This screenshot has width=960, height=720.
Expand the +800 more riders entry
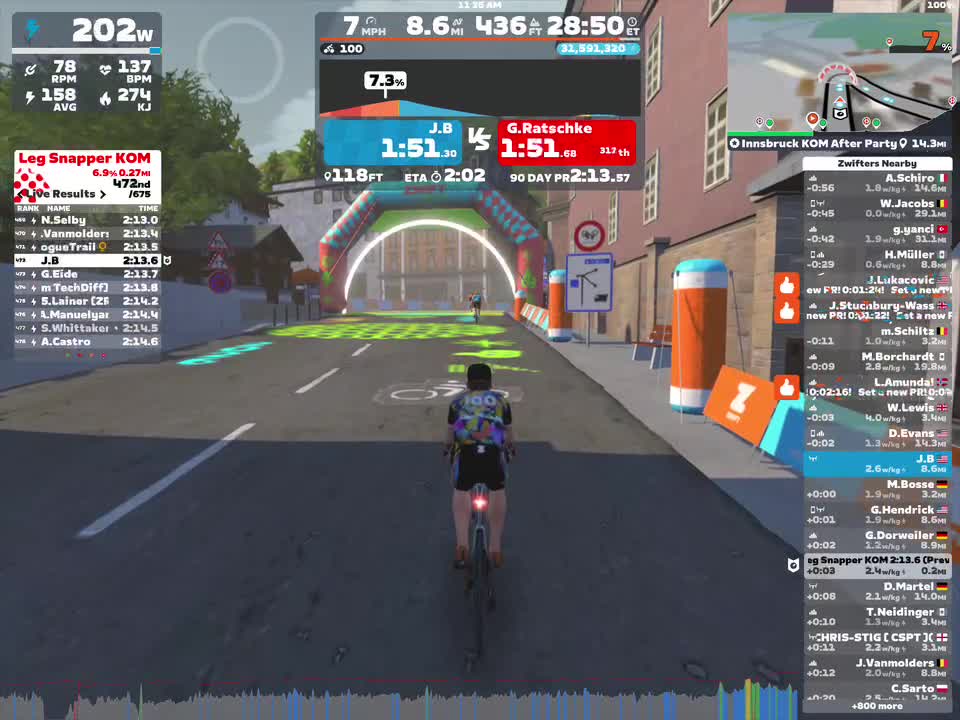pos(877,706)
